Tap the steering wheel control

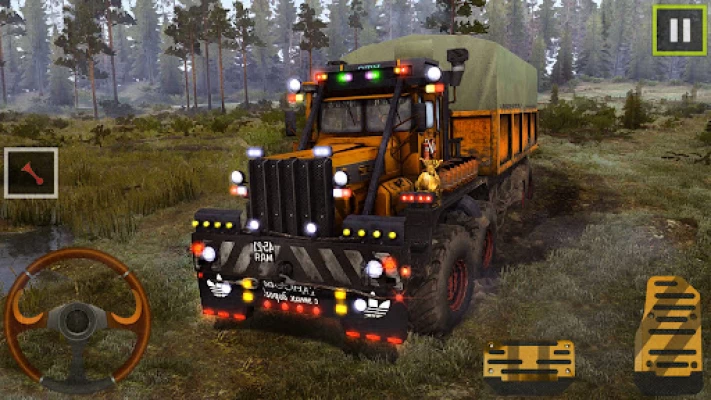pyautogui.click(x=77, y=320)
